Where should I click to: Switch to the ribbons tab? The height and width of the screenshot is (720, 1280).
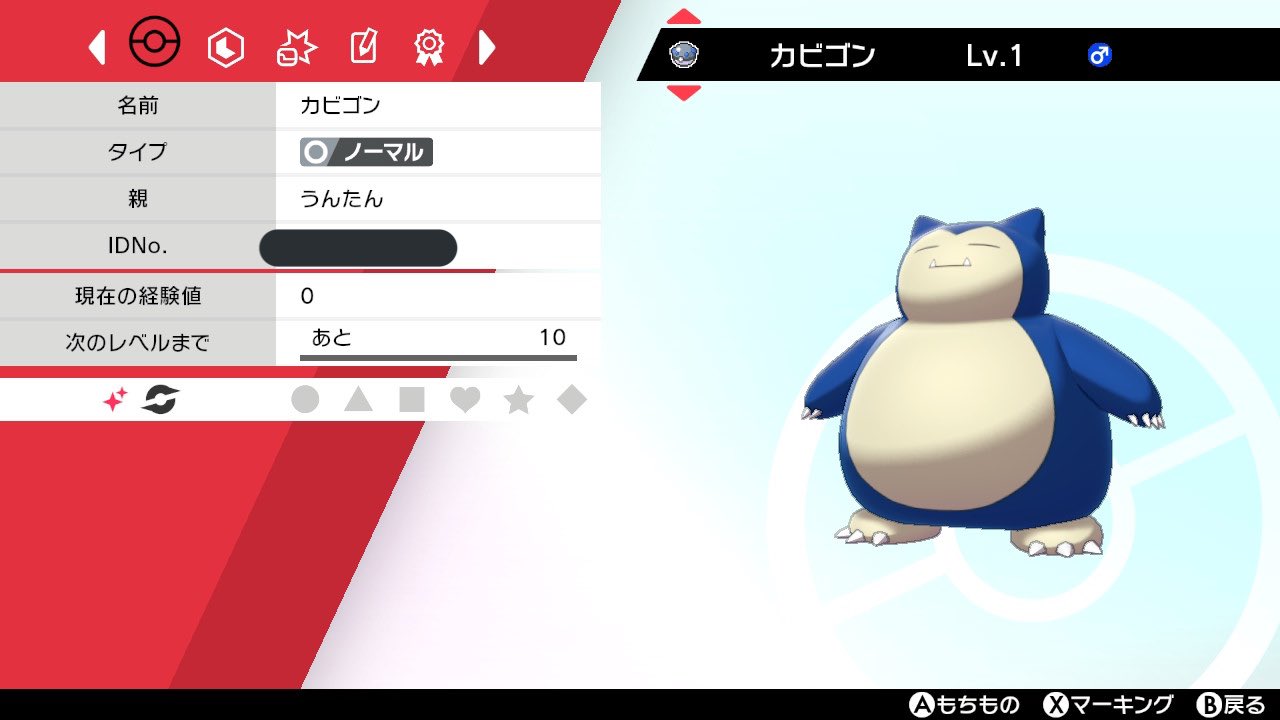click(x=430, y=45)
